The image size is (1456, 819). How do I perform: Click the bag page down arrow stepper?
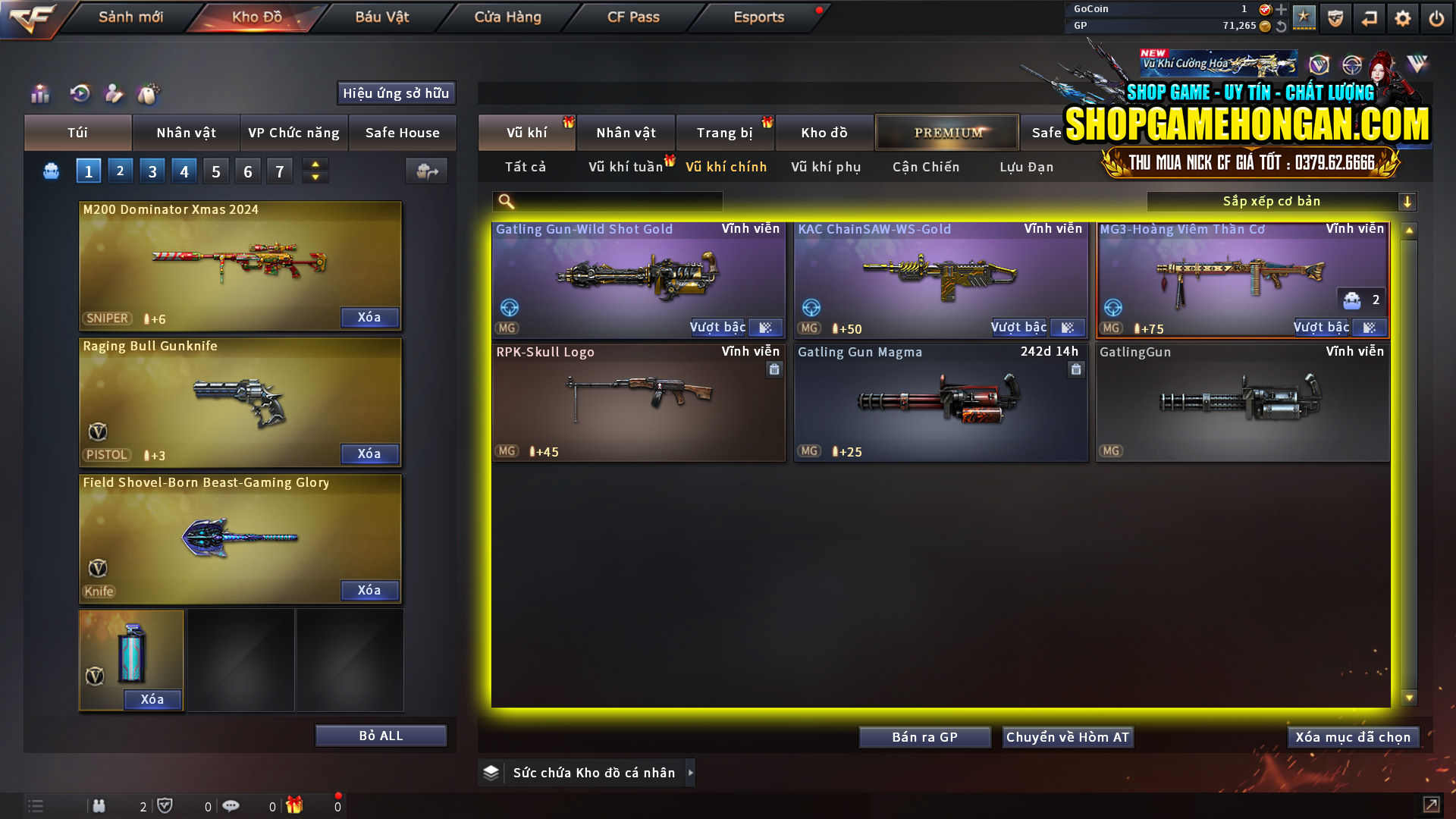click(315, 177)
